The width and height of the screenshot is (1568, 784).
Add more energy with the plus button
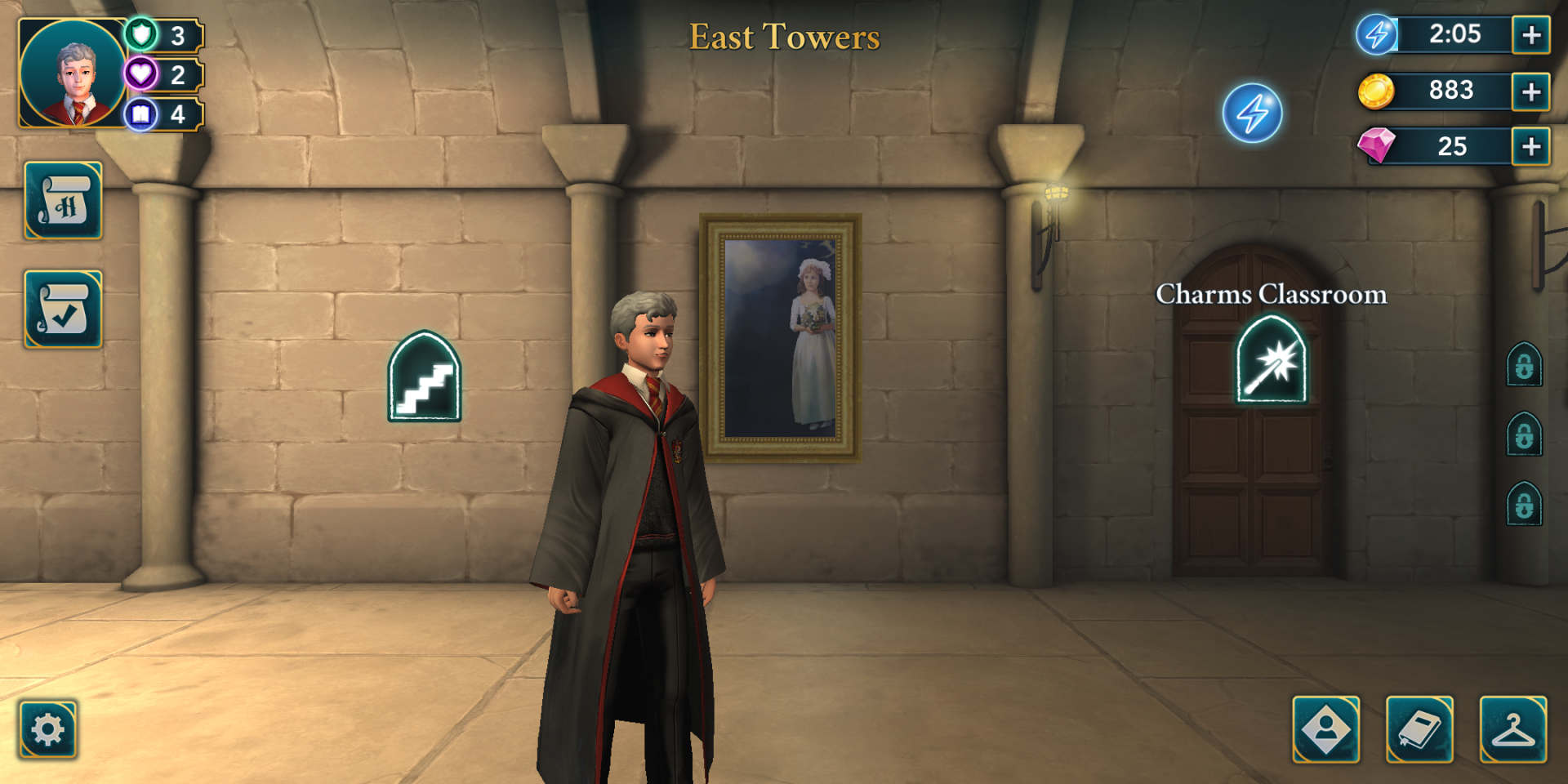tap(1531, 35)
